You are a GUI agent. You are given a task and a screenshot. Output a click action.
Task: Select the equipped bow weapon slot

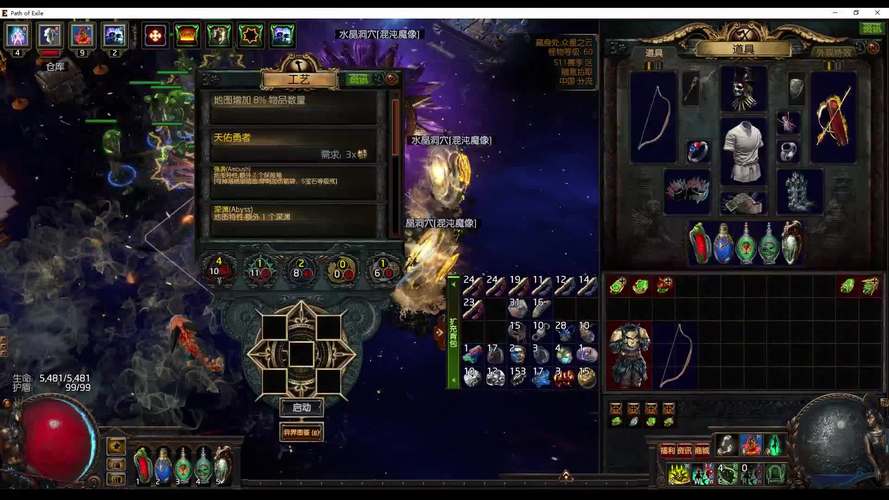(x=654, y=116)
